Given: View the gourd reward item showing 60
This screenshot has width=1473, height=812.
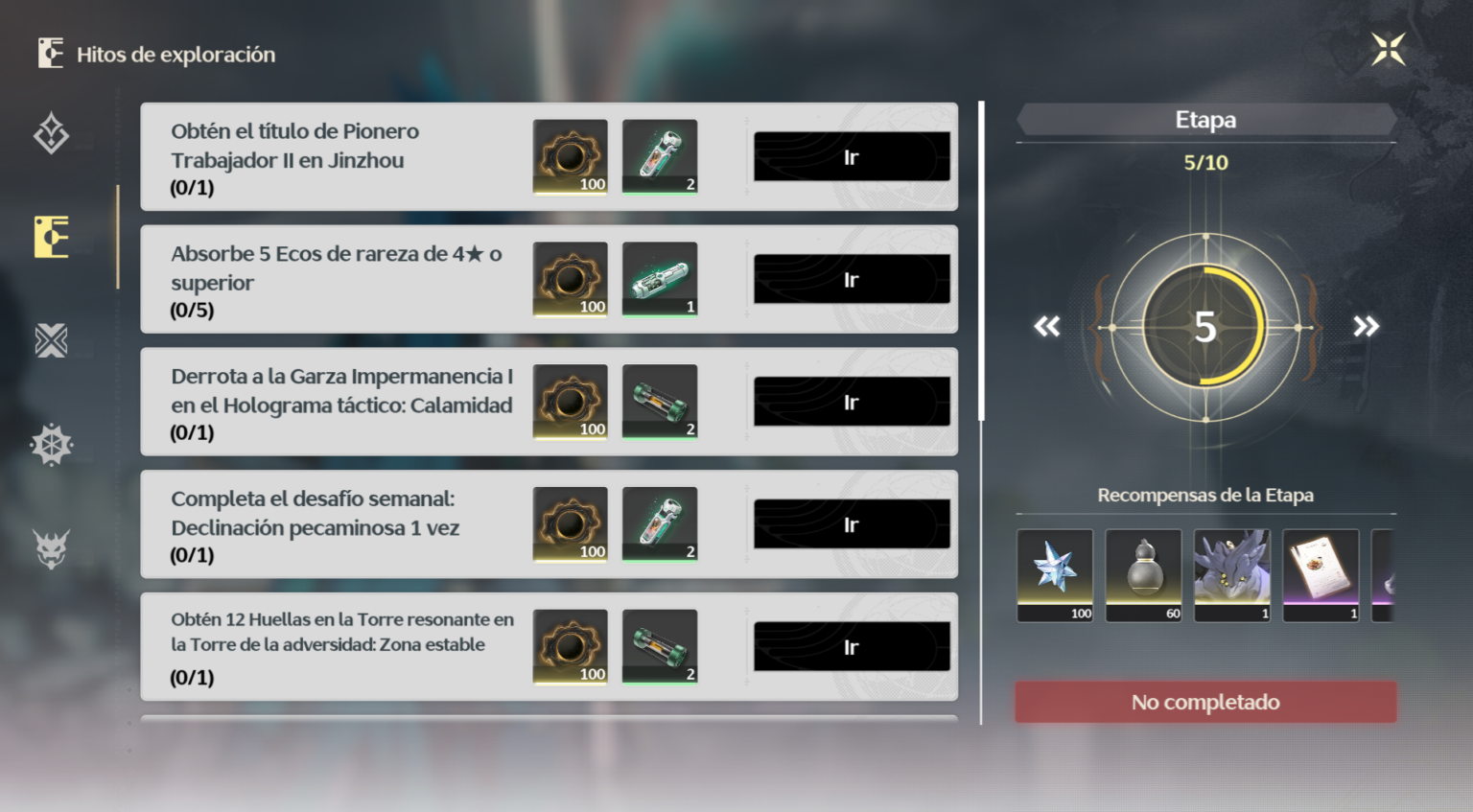Looking at the screenshot, I should tap(1143, 575).
